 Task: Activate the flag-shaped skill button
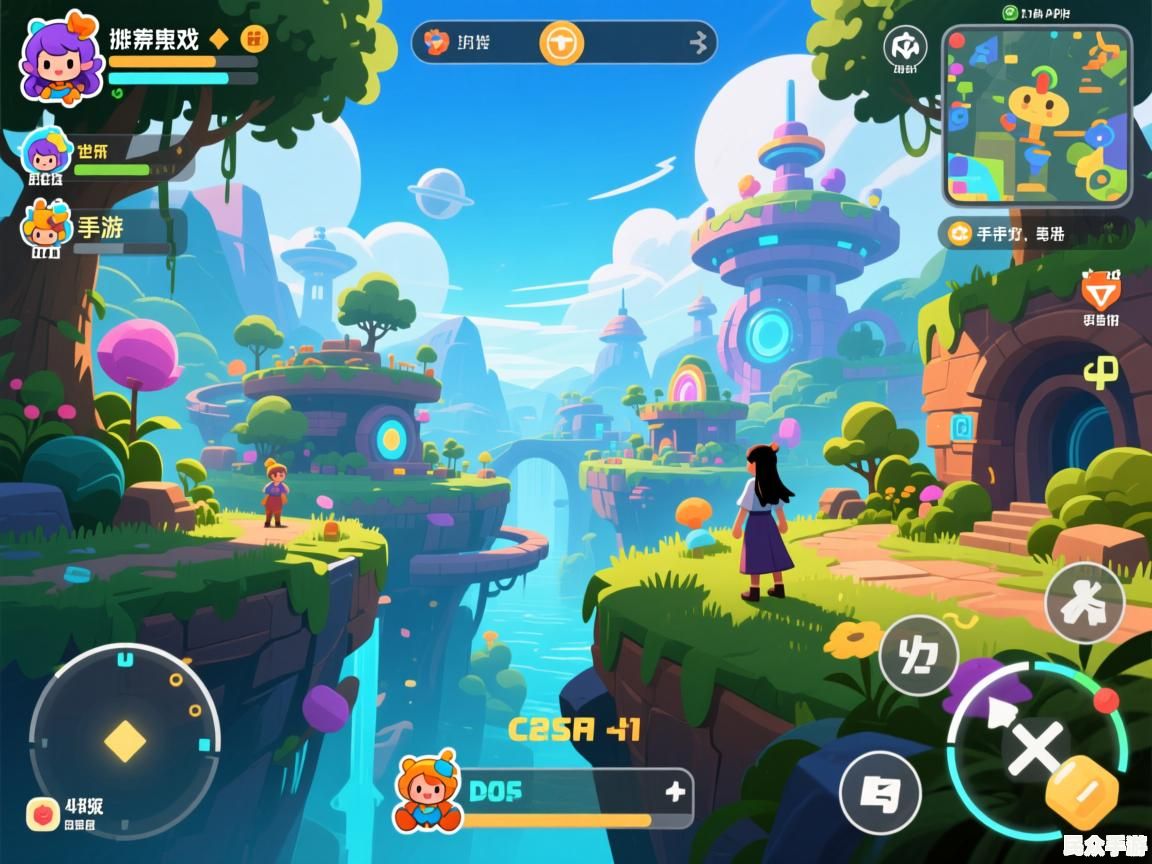(x=880, y=793)
